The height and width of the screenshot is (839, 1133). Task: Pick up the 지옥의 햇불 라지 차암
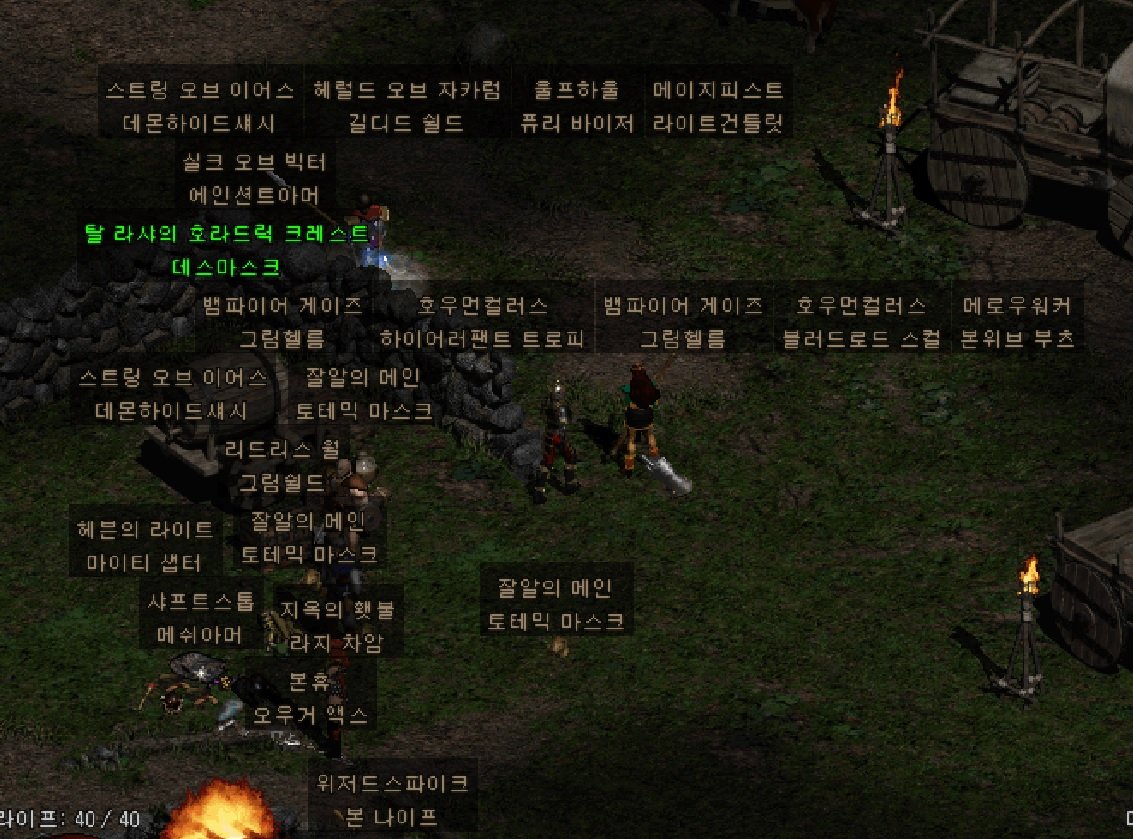[x=336, y=625]
